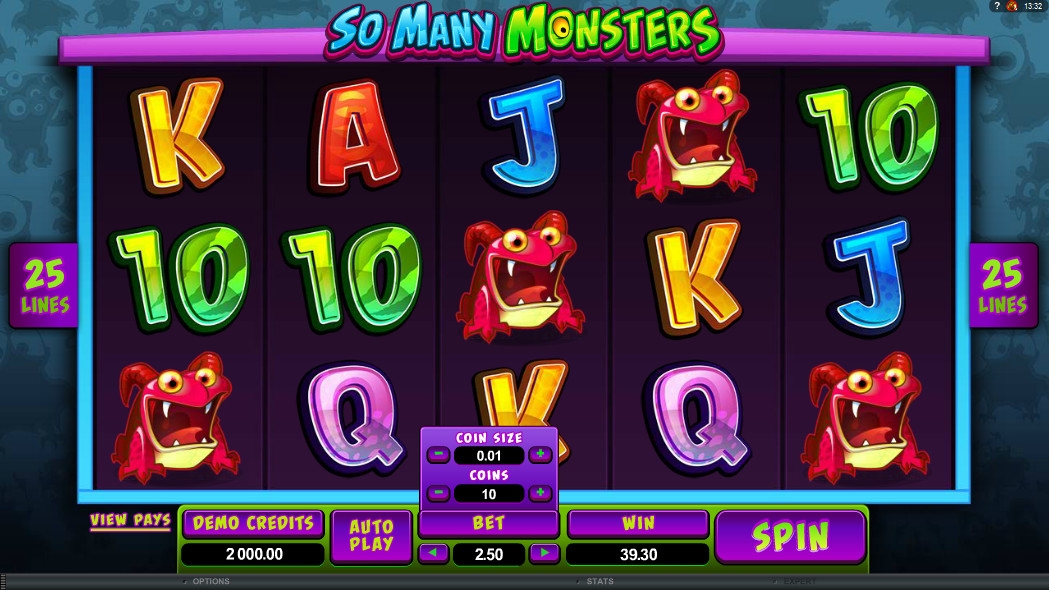Open the Auto Play options

371,537
